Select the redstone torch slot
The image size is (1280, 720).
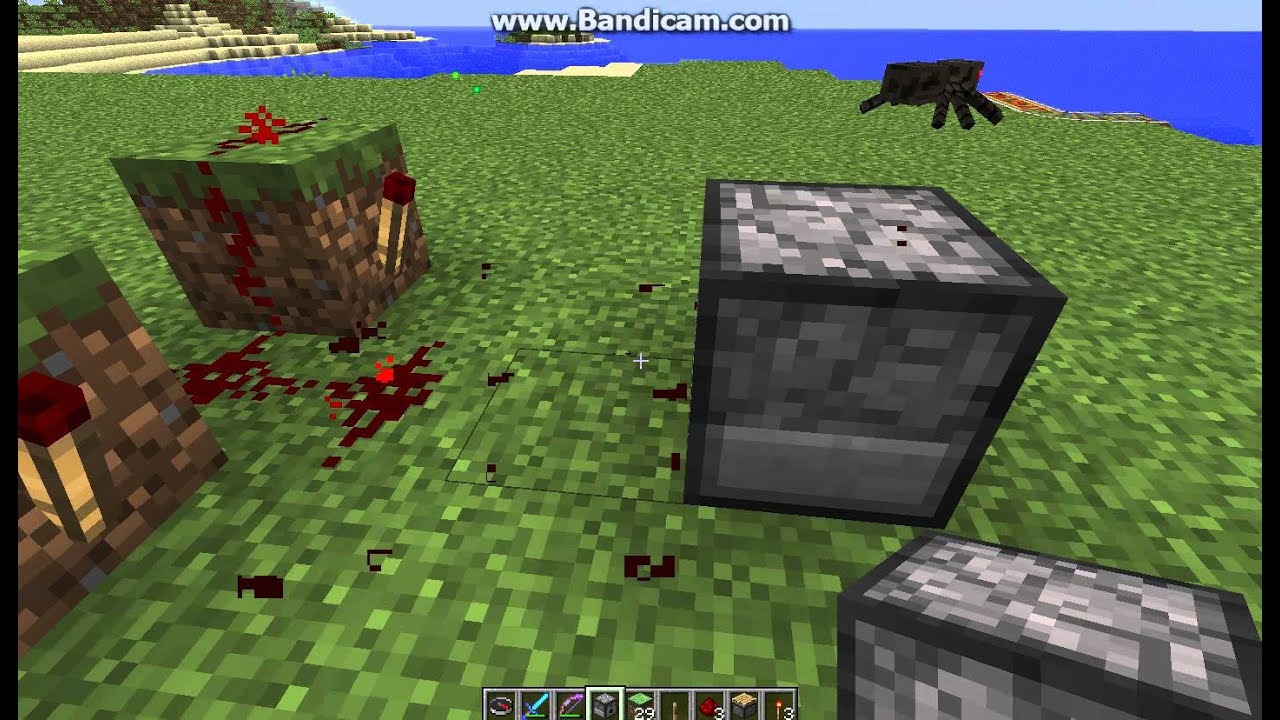(779, 705)
